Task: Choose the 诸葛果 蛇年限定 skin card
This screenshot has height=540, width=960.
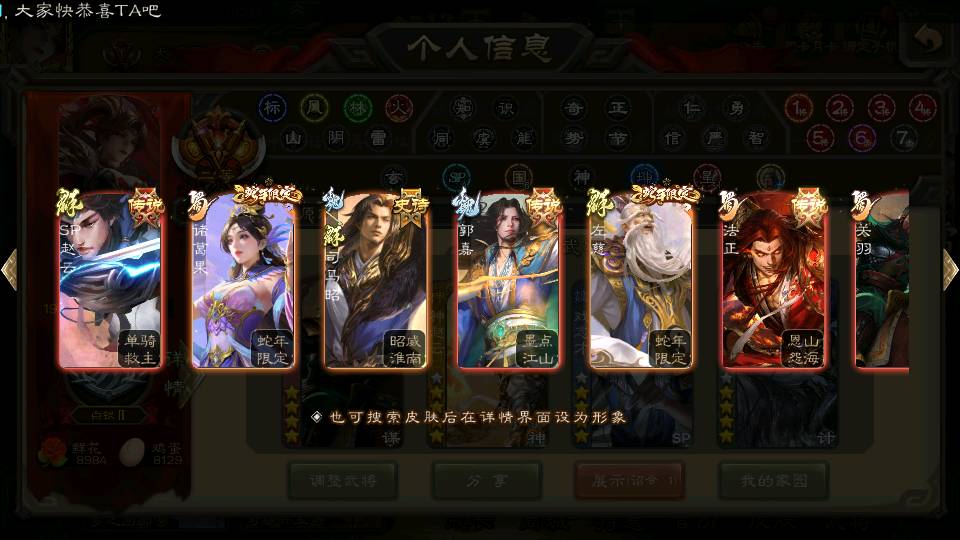Action: (243, 280)
